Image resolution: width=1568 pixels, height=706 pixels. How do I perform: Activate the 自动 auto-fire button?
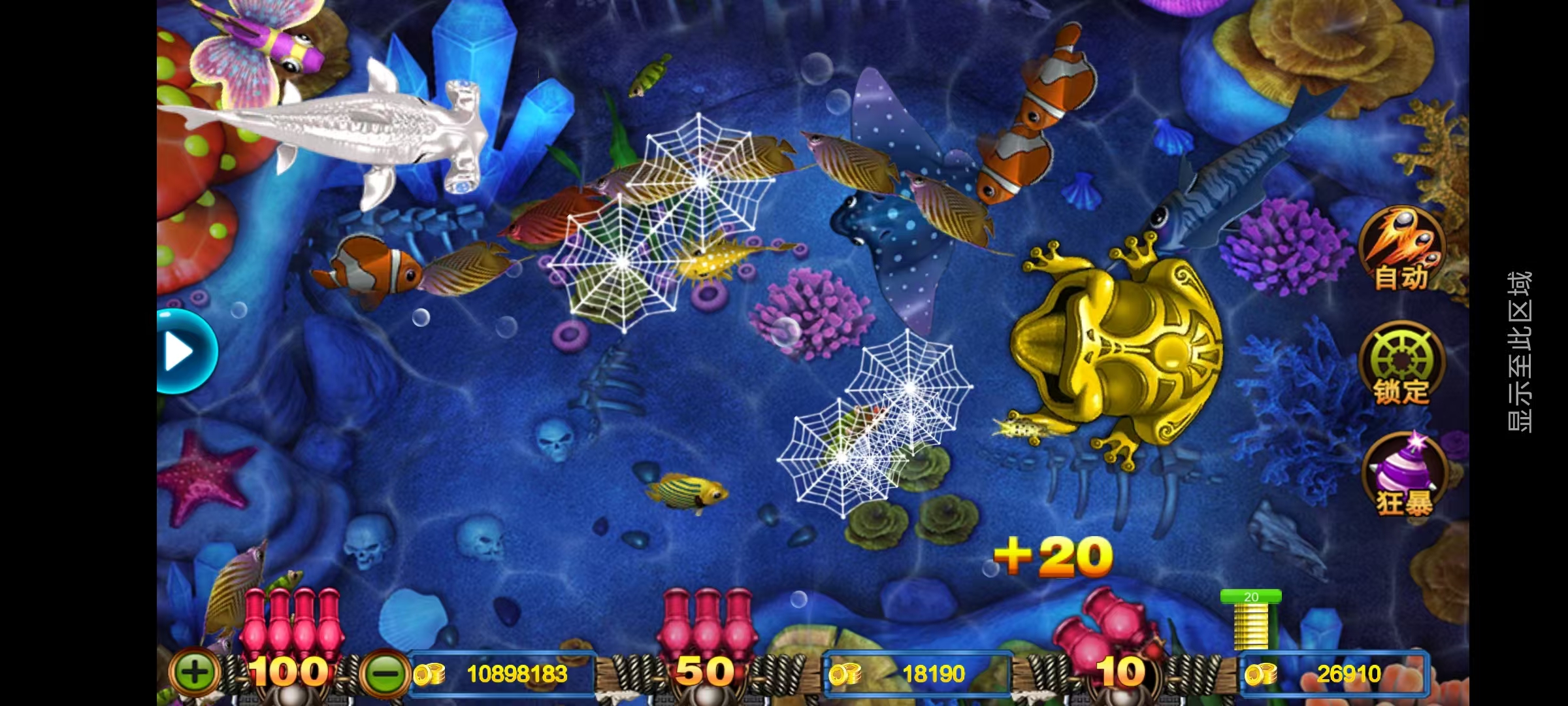[1401, 250]
